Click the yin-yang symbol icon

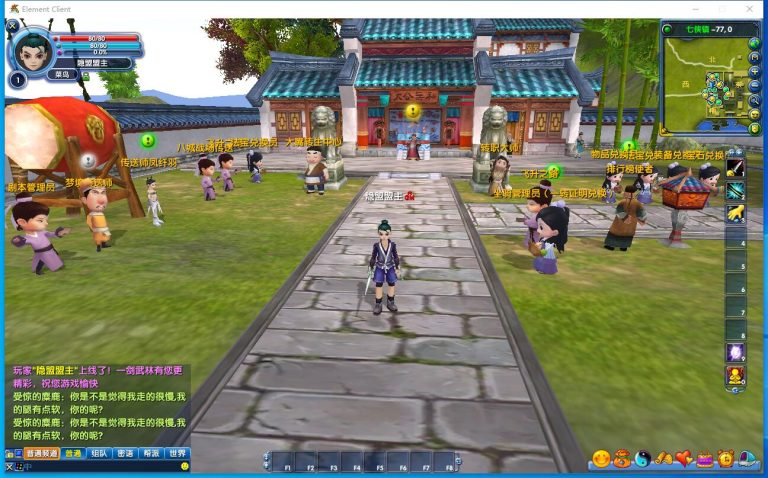coord(643,459)
